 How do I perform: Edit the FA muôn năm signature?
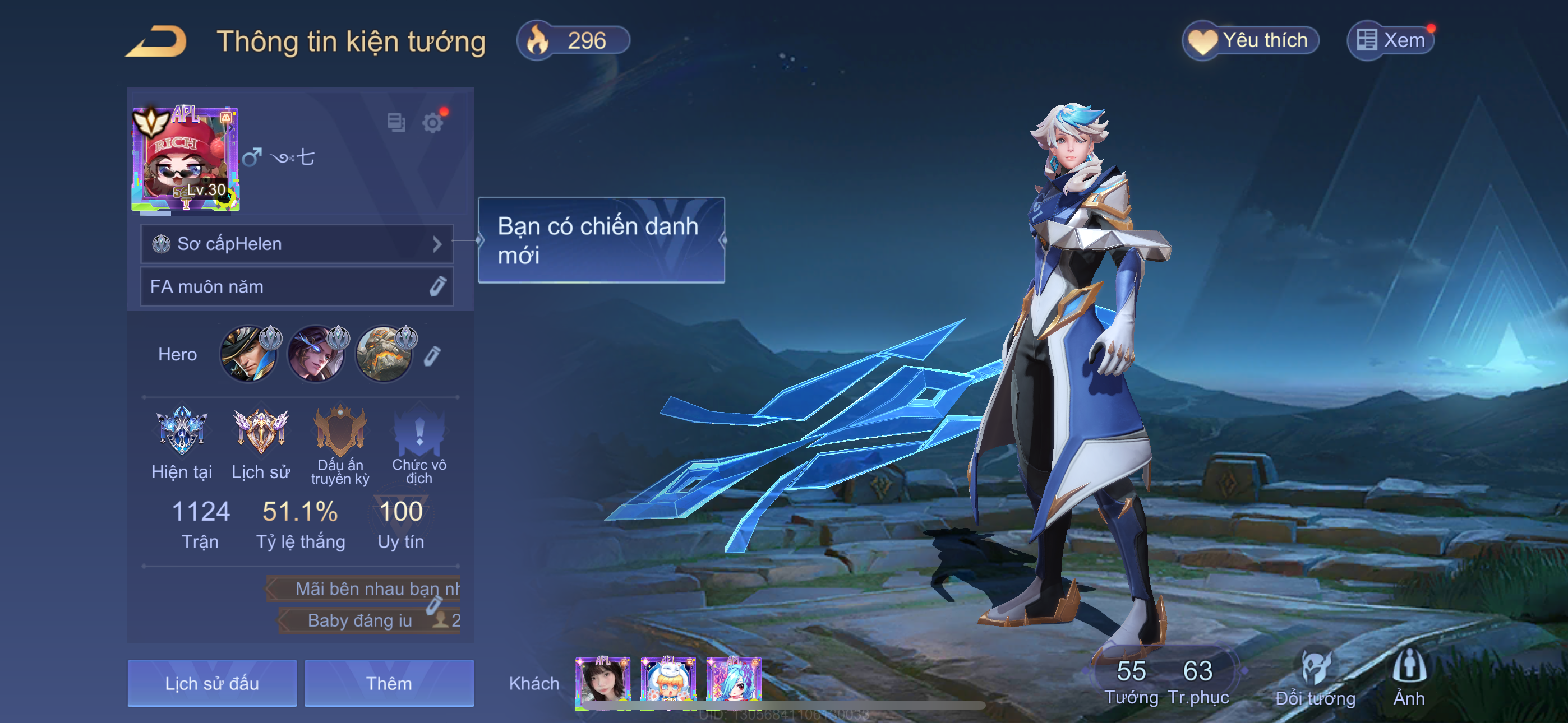click(x=437, y=286)
